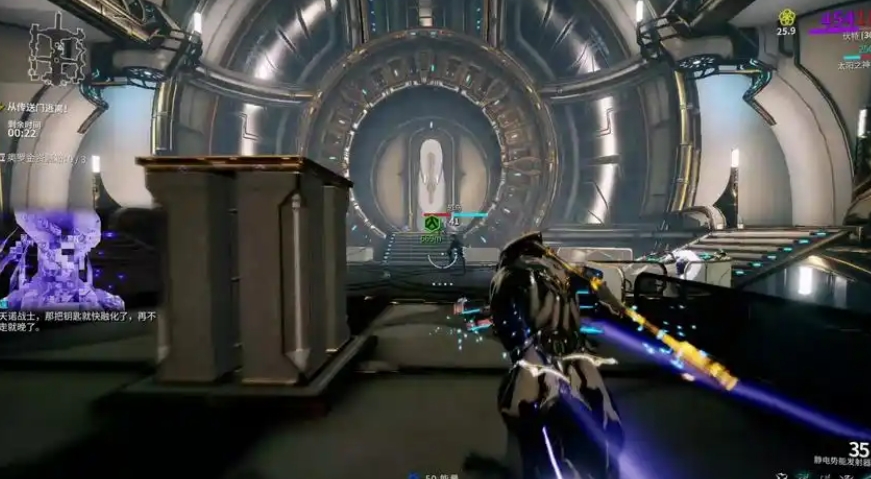Viewport: 871px width, 479px height.
Task: Open the minimap layout overlay
Action: pos(55,48)
